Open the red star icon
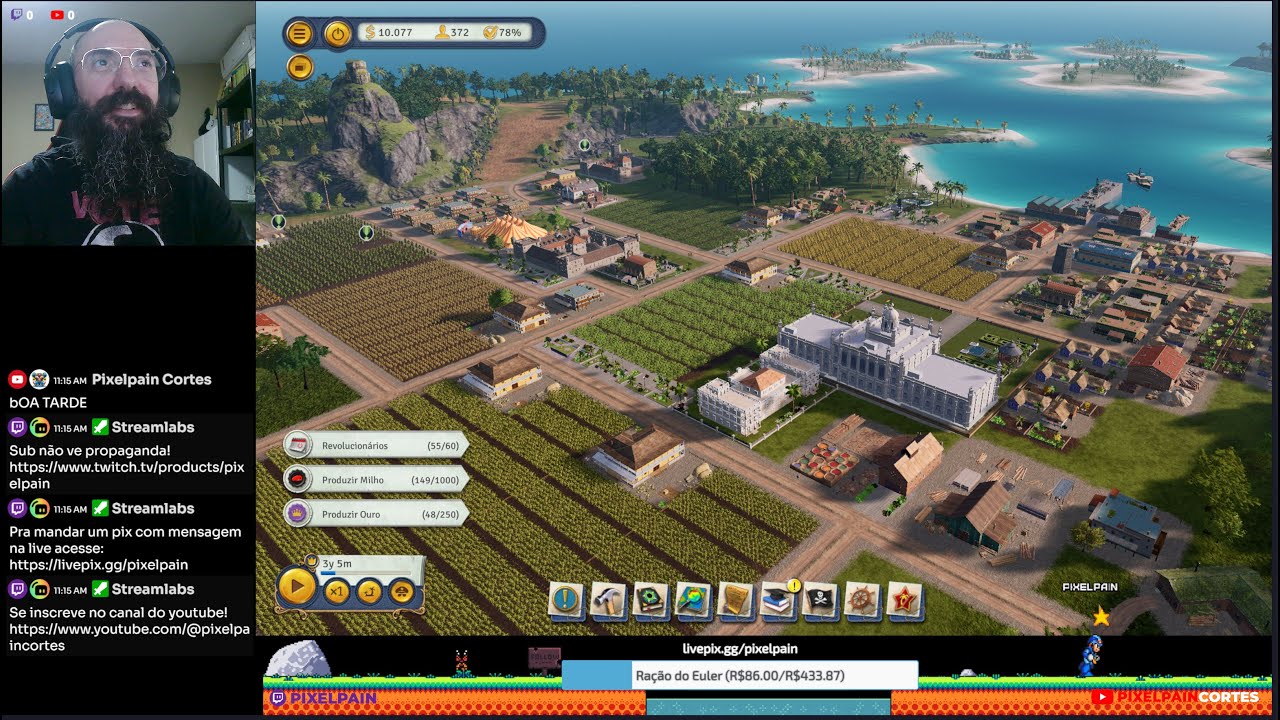This screenshot has height=720, width=1280. [905, 600]
